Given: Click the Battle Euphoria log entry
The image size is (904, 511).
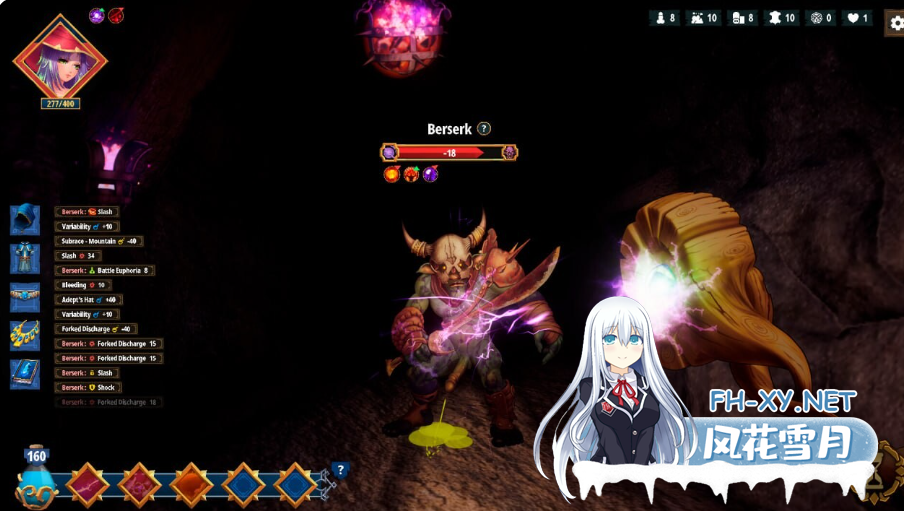Looking at the screenshot, I should tap(105, 271).
